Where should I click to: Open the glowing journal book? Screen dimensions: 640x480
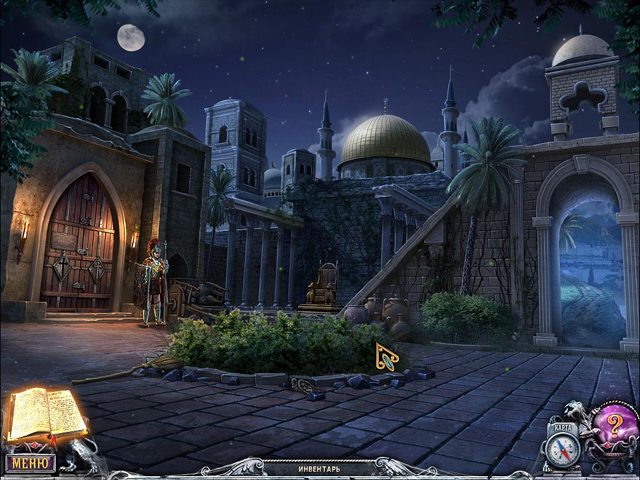click(47, 415)
